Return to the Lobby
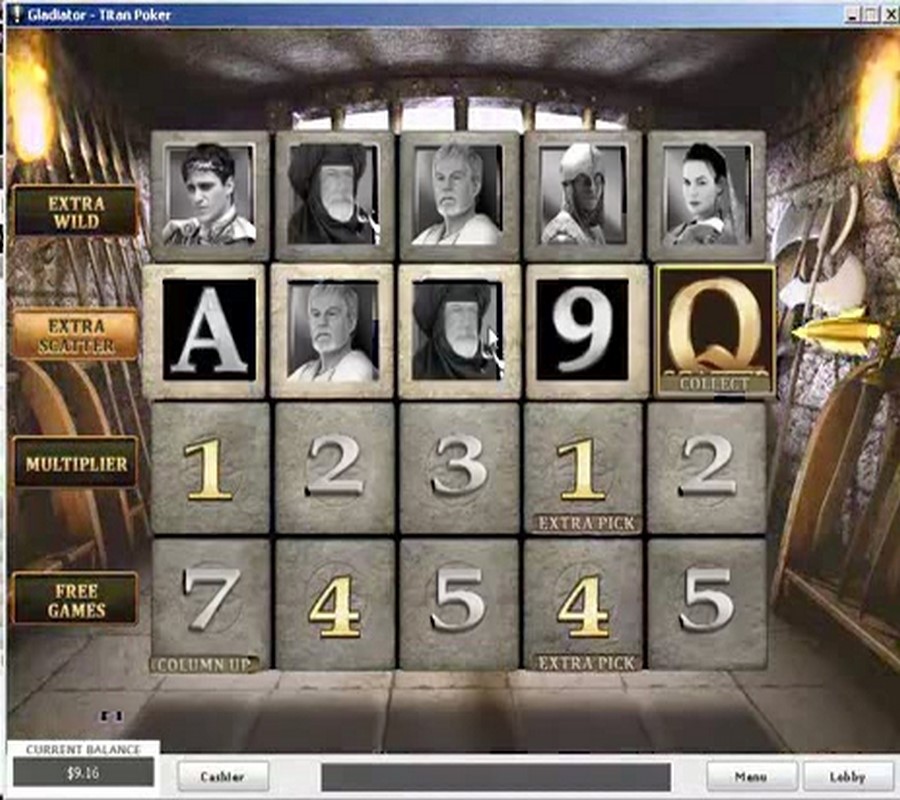Screen dimensions: 900x800 coord(847,775)
